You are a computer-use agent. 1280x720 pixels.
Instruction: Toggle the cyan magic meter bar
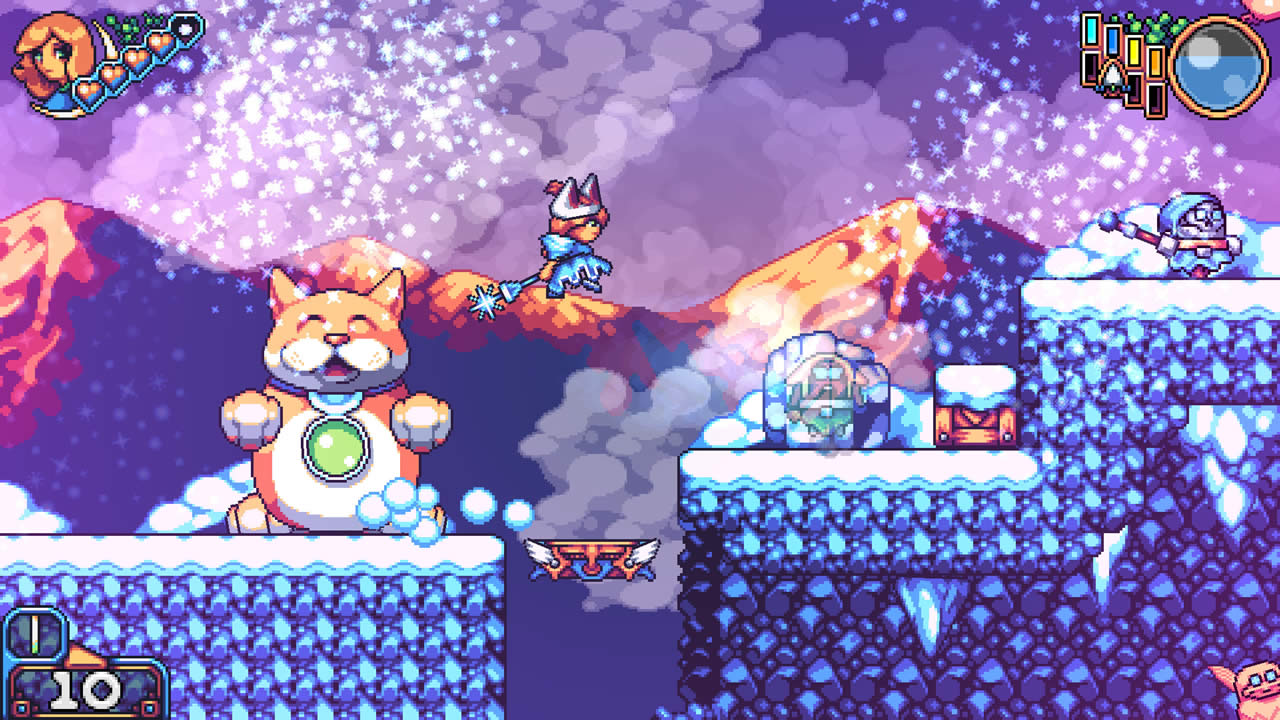(1092, 30)
